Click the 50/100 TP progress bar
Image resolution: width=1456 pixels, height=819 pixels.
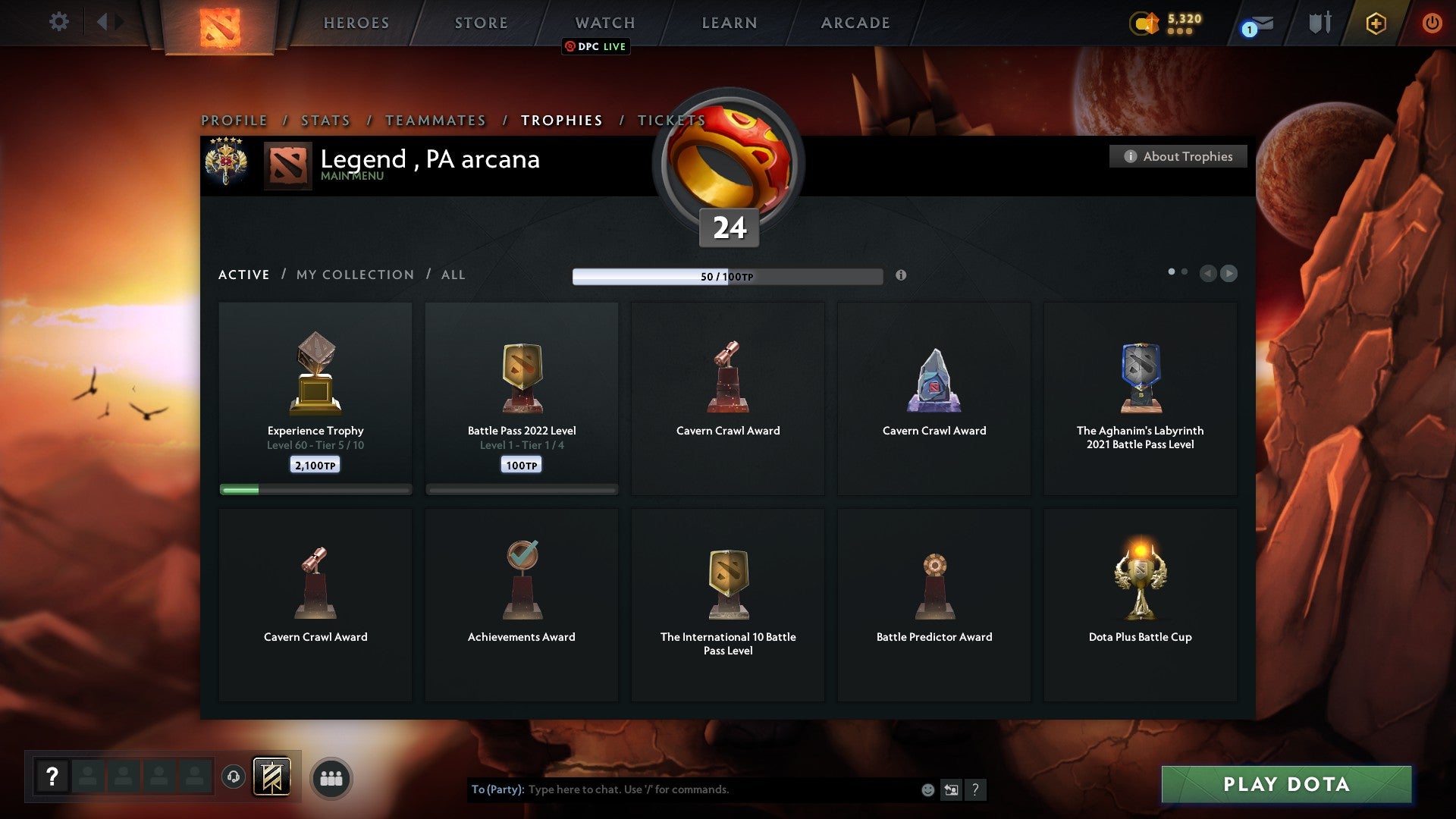tap(728, 276)
